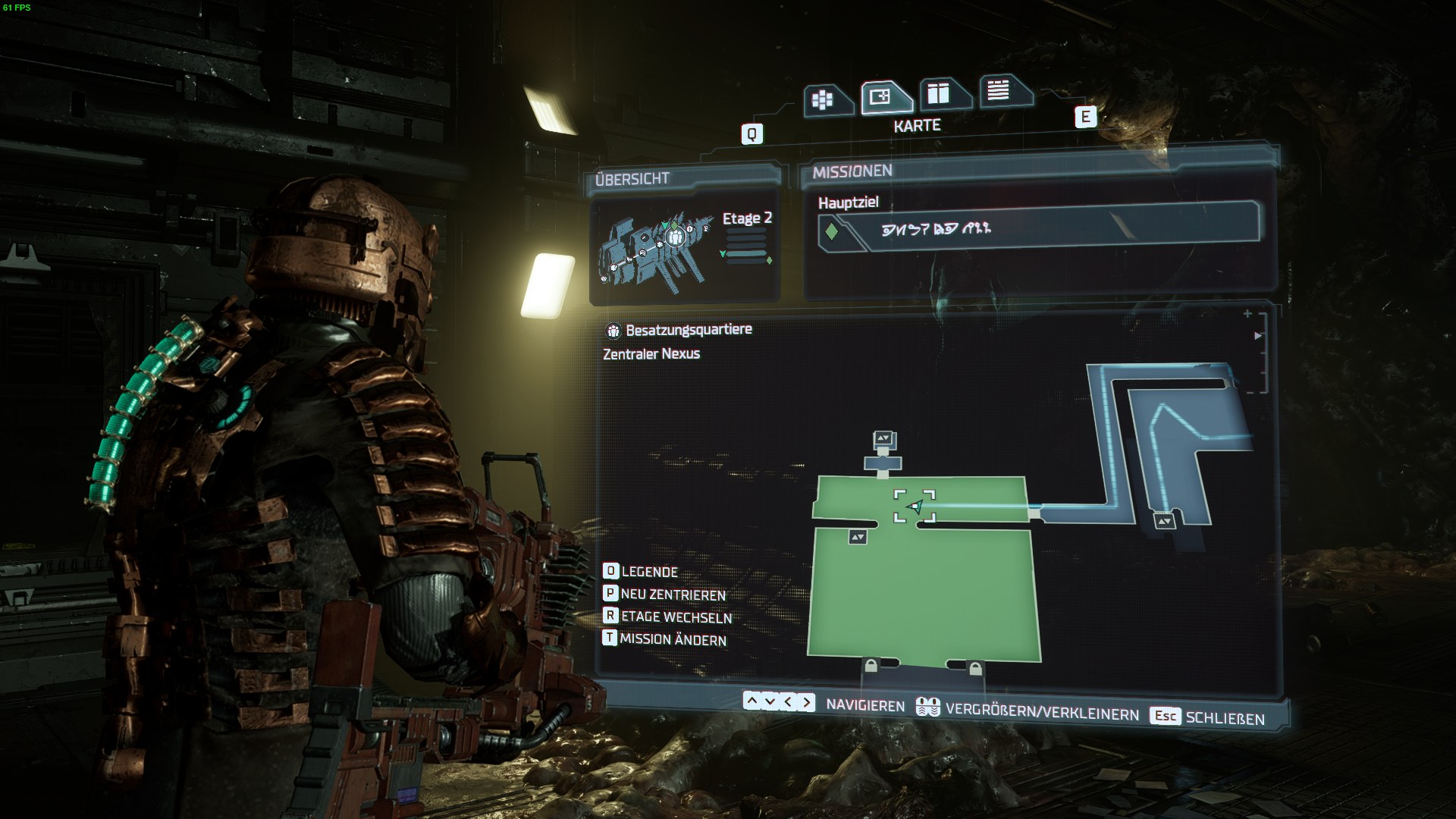This screenshot has width=1456, height=819.
Task: Toggle the Legende via the Q prompt
Action: 610,572
